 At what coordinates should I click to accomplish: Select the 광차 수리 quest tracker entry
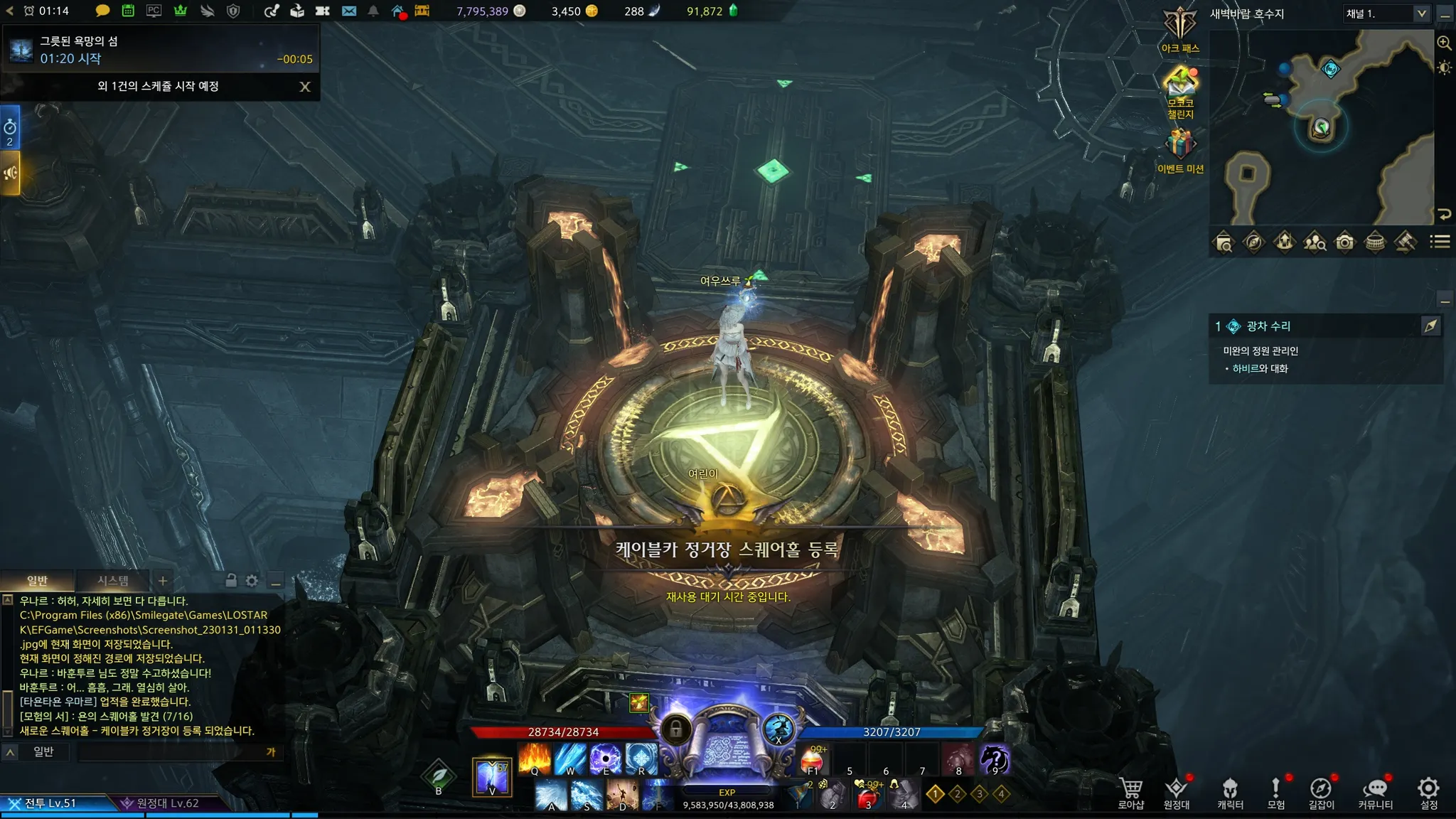[x=1268, y=326]
